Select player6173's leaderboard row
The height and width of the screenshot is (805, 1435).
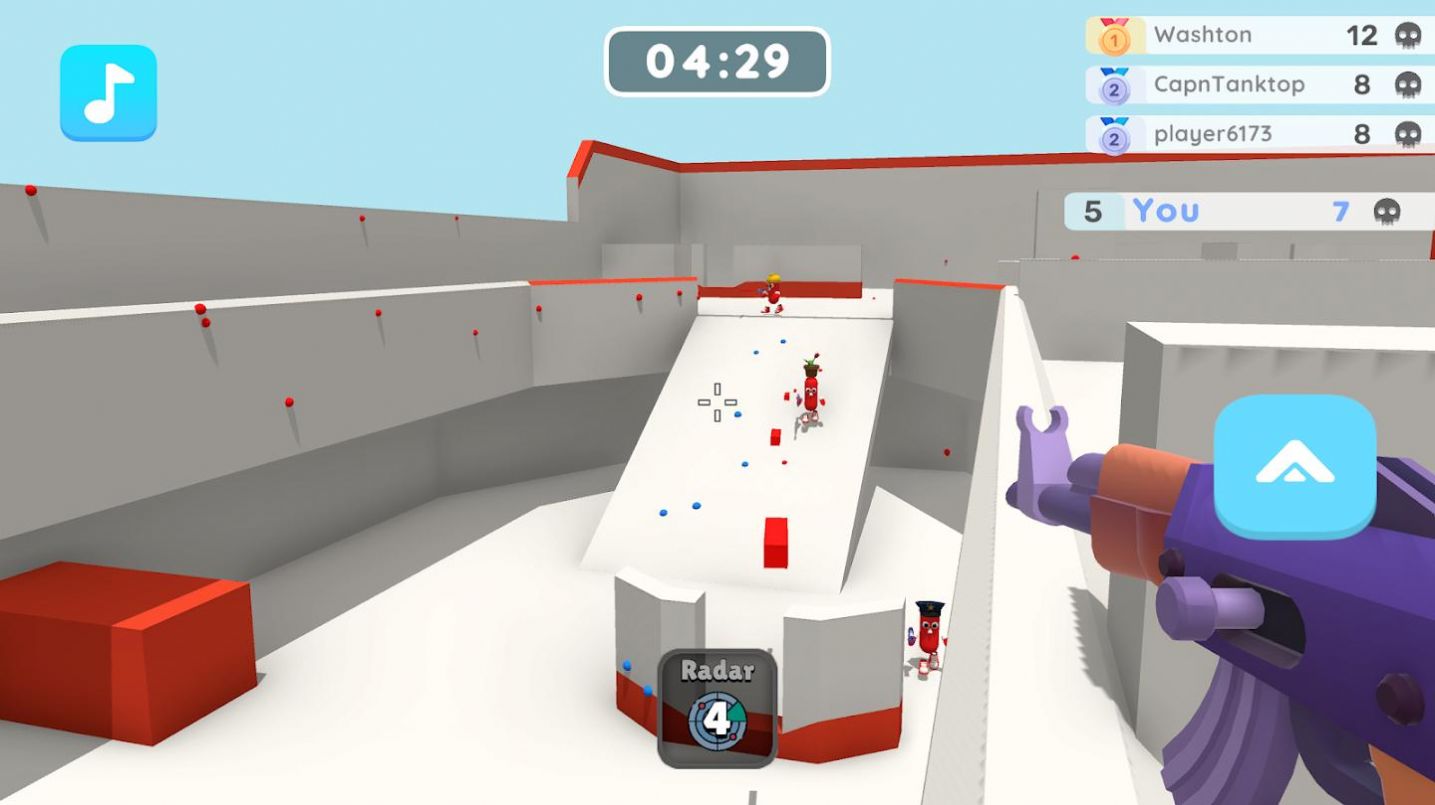(1258, 134)
